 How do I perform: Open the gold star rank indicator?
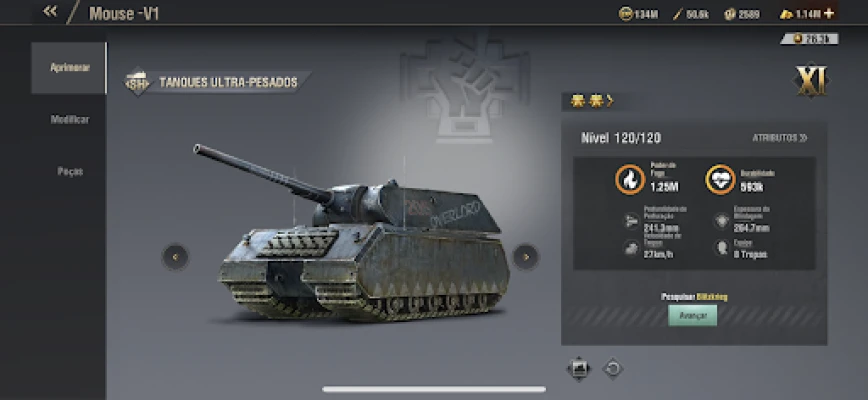590,100
